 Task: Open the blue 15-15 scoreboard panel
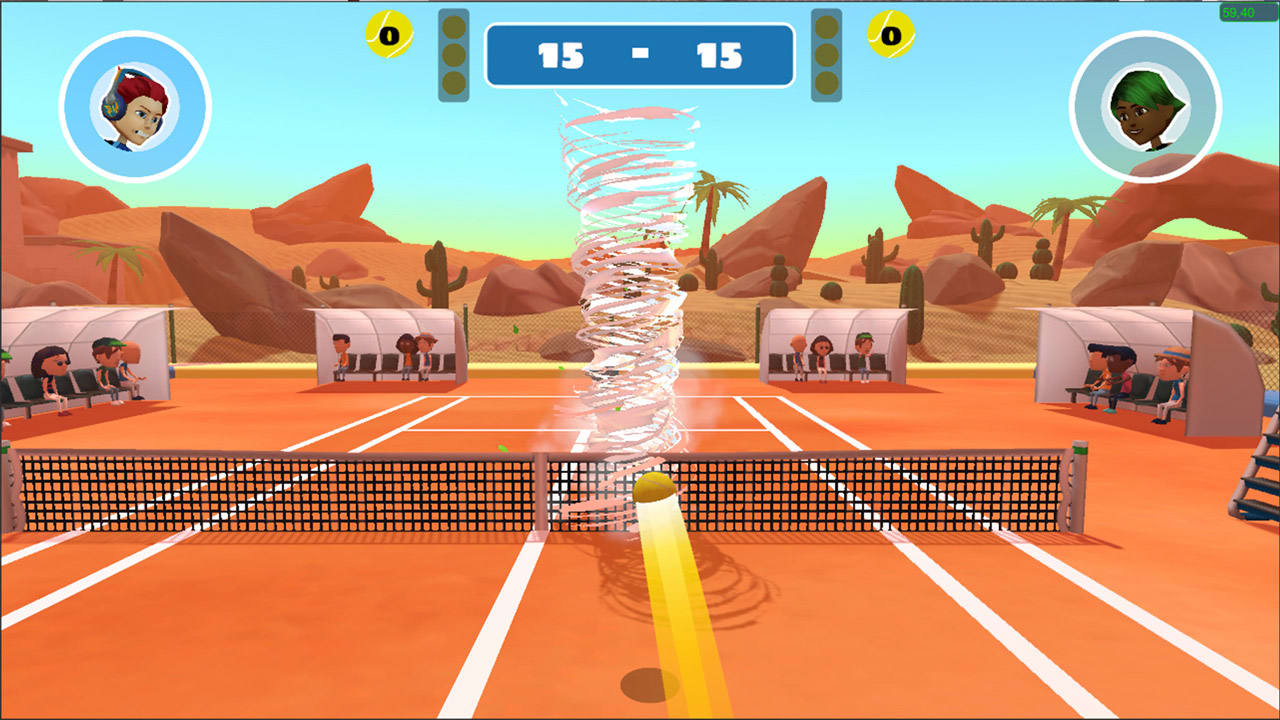[x=640, y=57]
